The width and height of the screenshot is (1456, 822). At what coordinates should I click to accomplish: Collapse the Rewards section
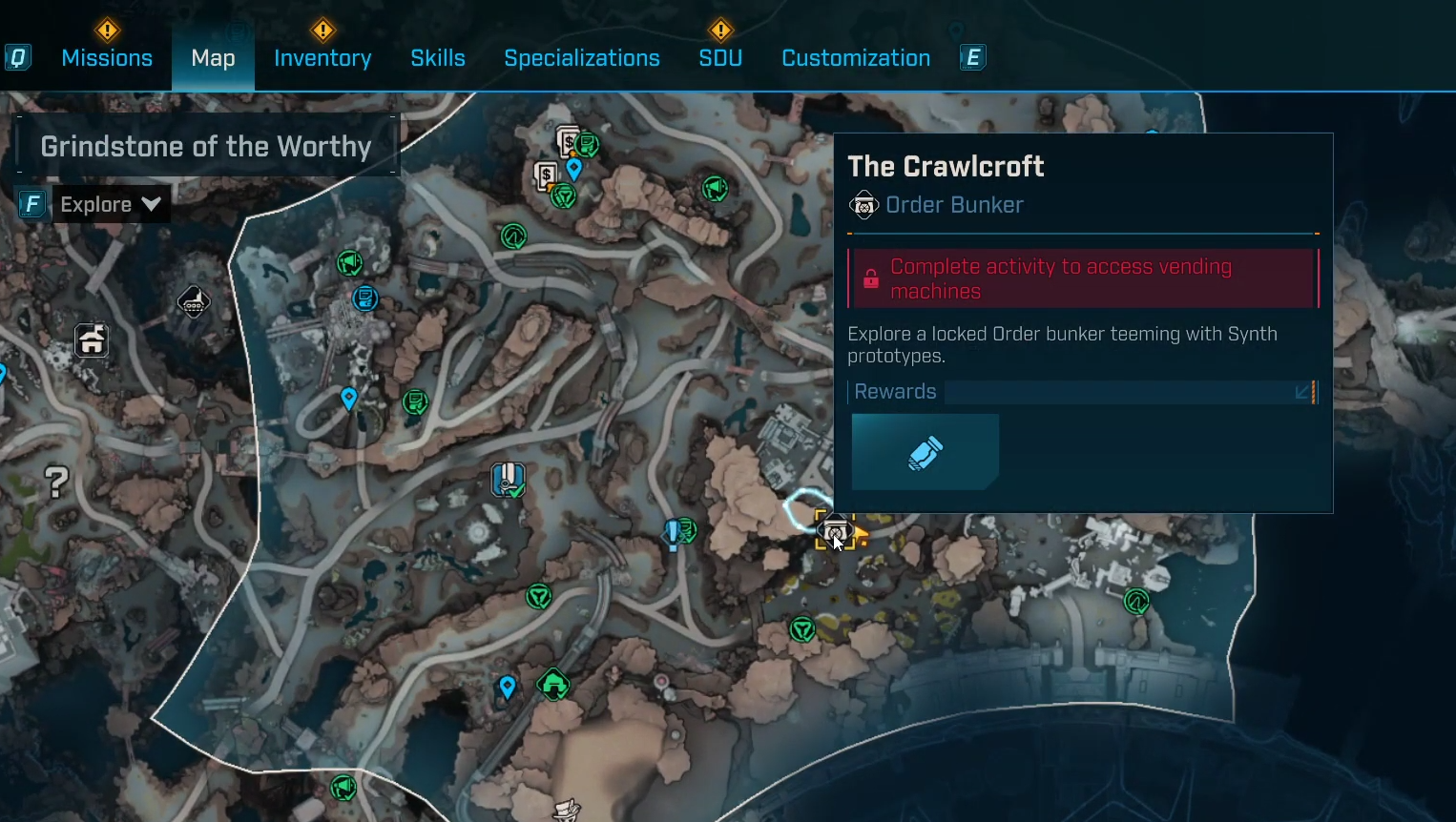point(1302,392)
